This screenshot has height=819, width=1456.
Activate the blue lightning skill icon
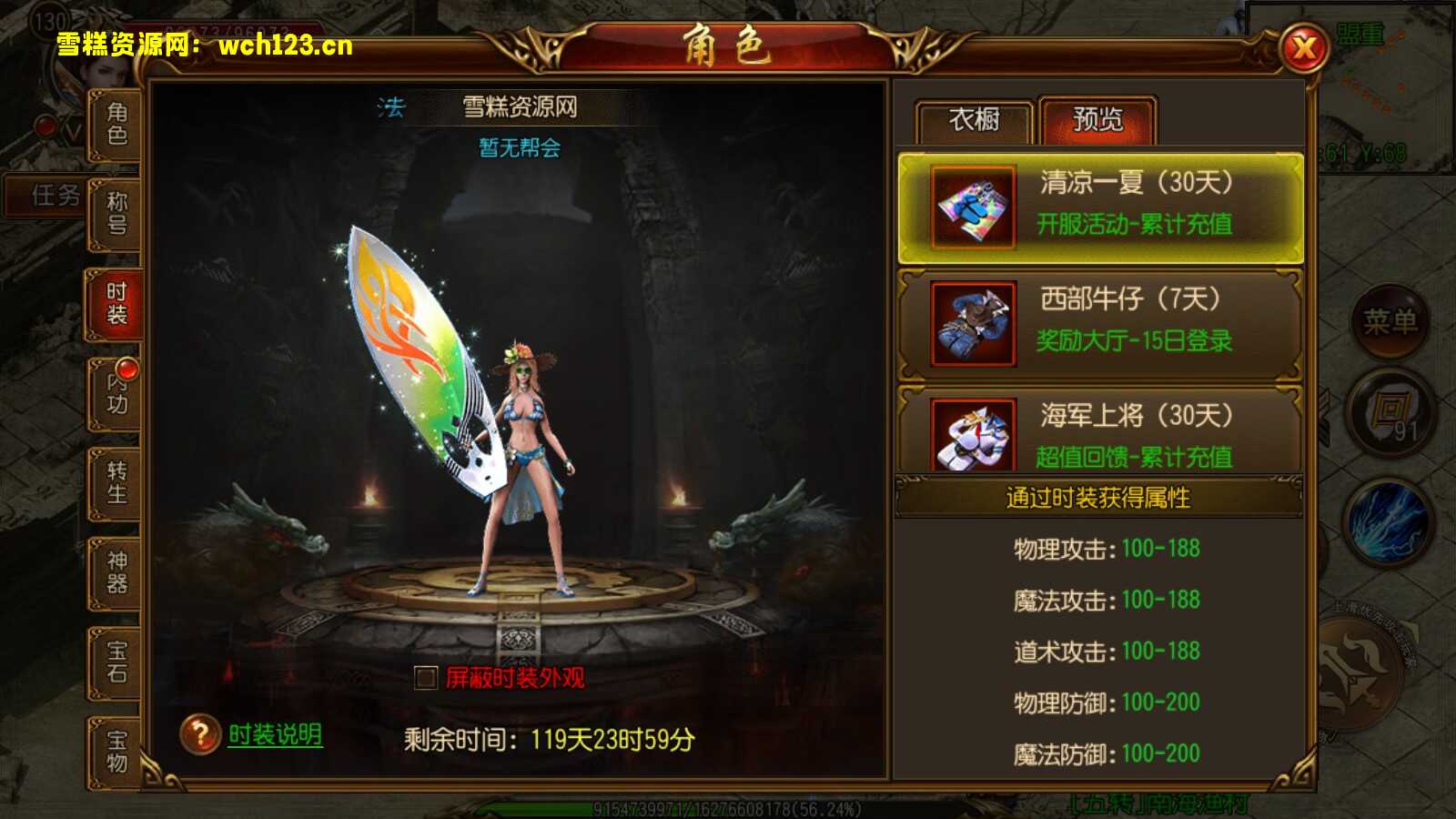pos(1385,523)
